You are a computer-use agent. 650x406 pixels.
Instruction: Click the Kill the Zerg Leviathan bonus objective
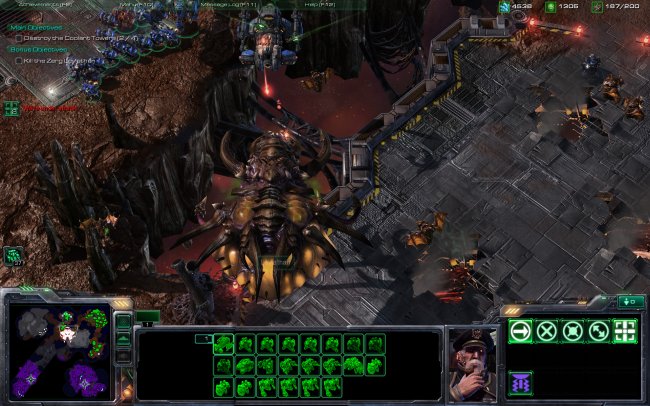[60, 60]
